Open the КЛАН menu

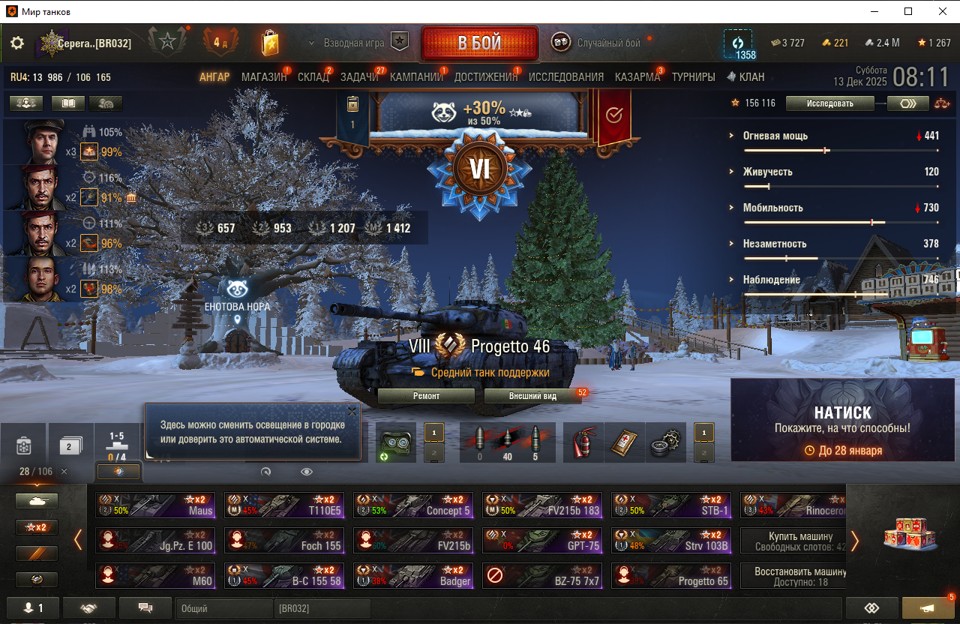tap(746, 77)
